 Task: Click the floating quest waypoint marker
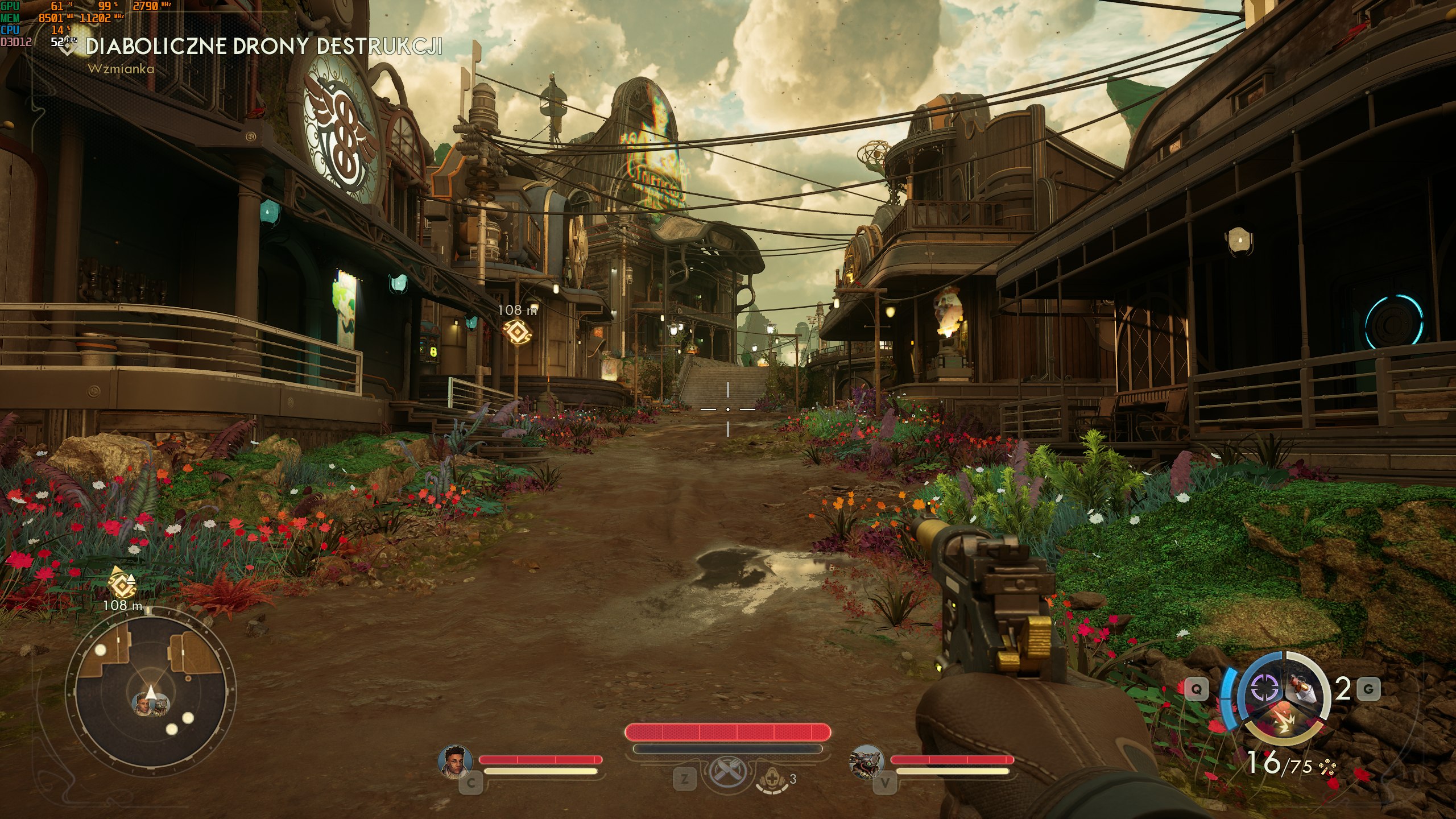[515, 332]
